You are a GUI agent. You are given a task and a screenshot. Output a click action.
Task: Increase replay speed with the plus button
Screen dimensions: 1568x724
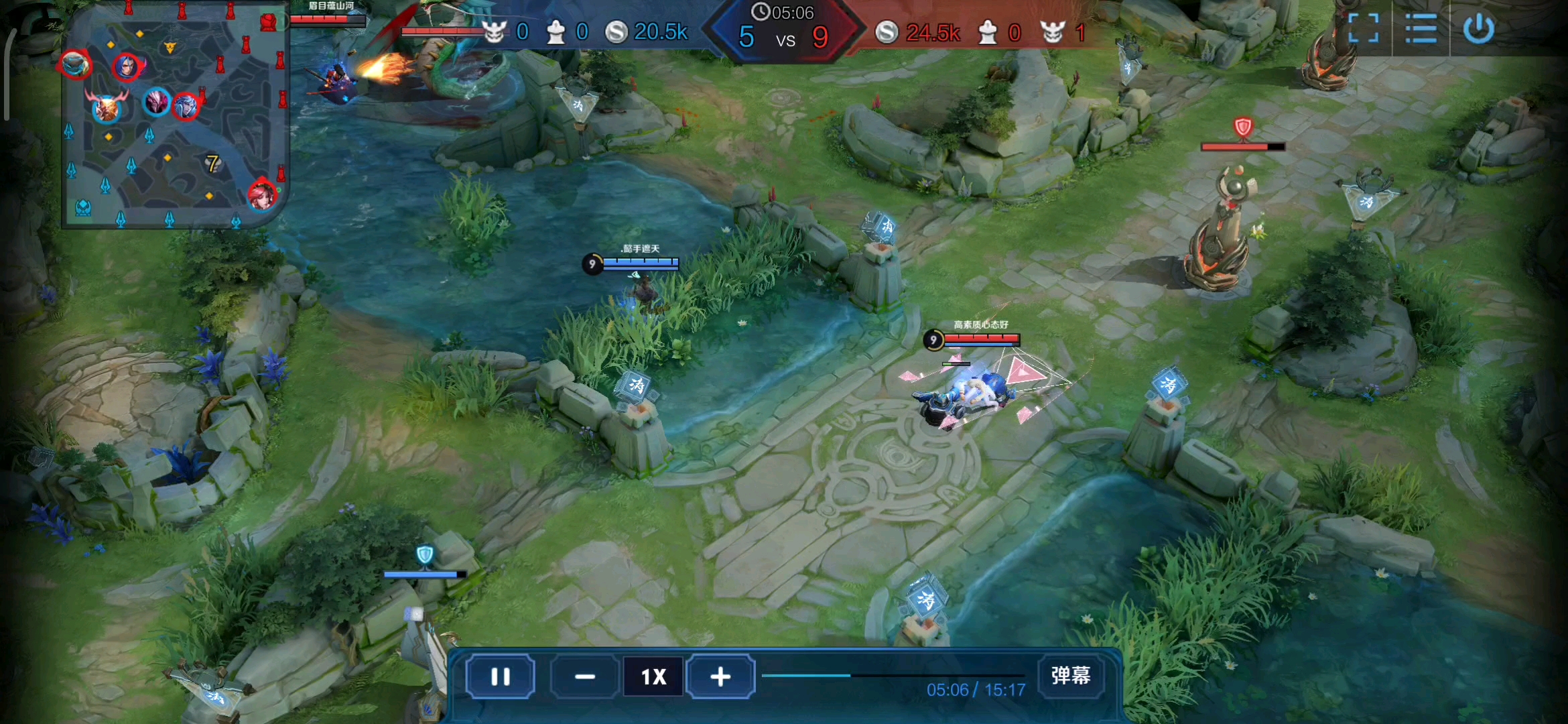pyautogui.click(x=720, y=677)
